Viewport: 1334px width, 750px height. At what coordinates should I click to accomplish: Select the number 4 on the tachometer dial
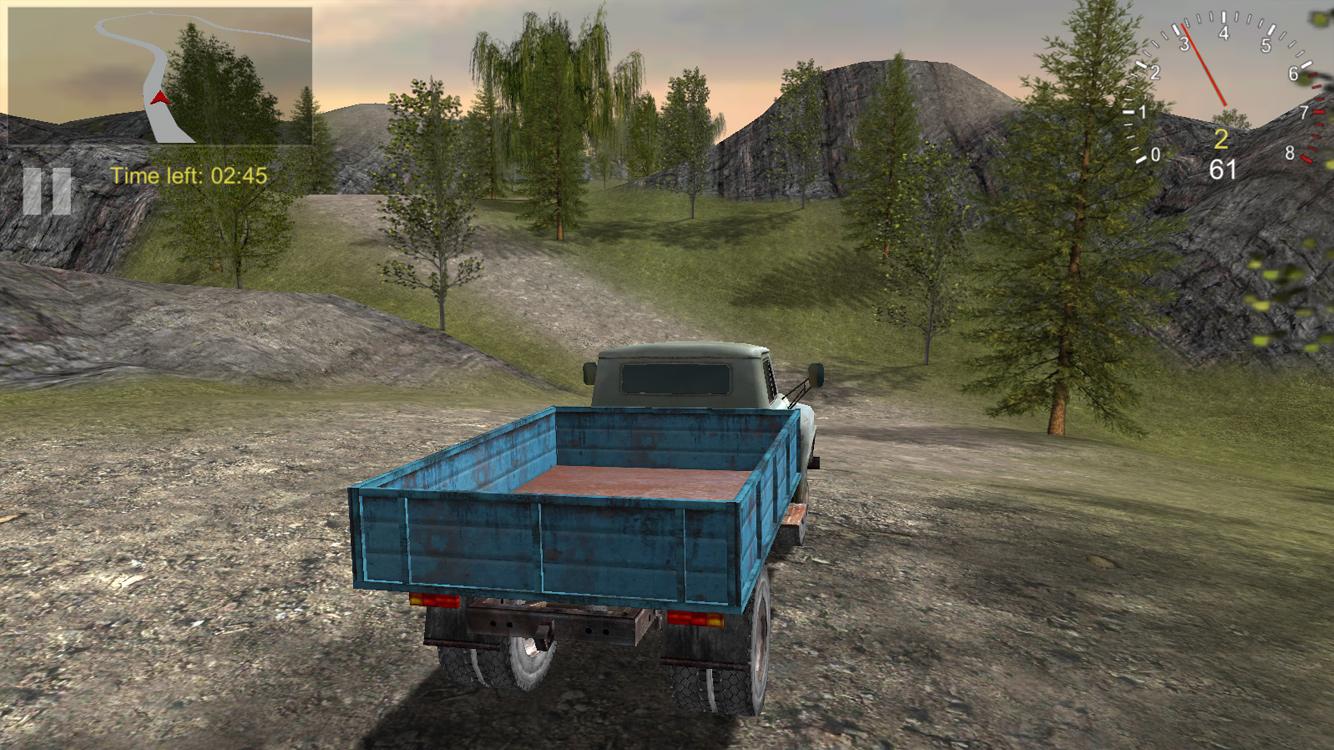click(x=1222, y=33)
